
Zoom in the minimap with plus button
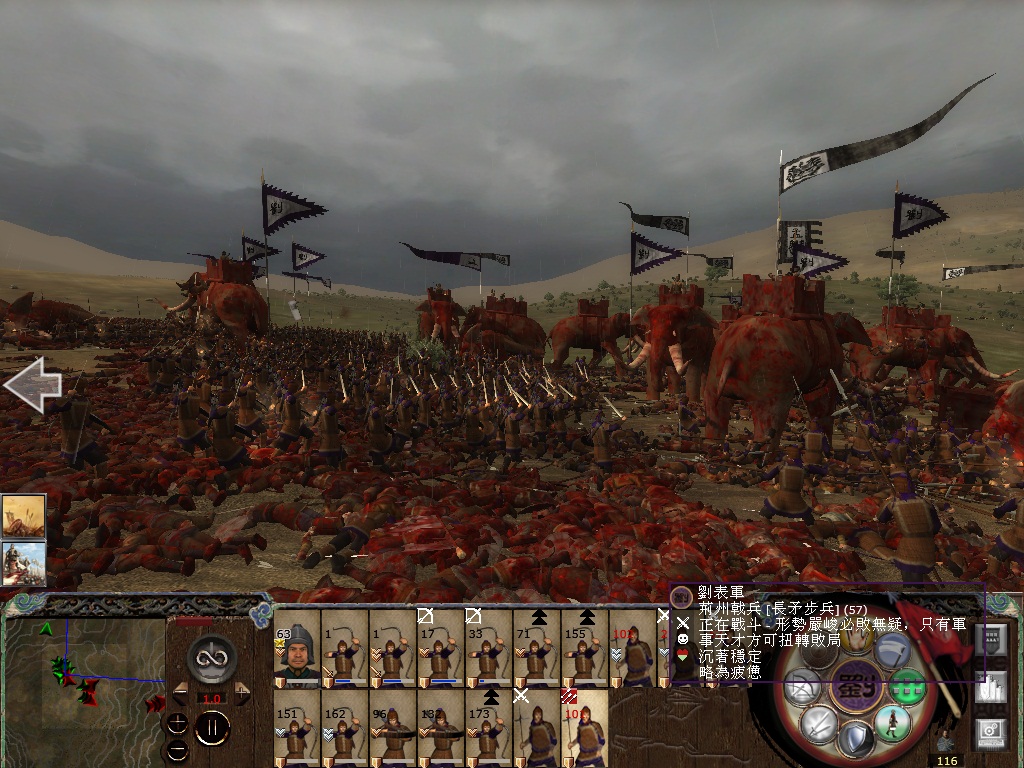point(178,724)
